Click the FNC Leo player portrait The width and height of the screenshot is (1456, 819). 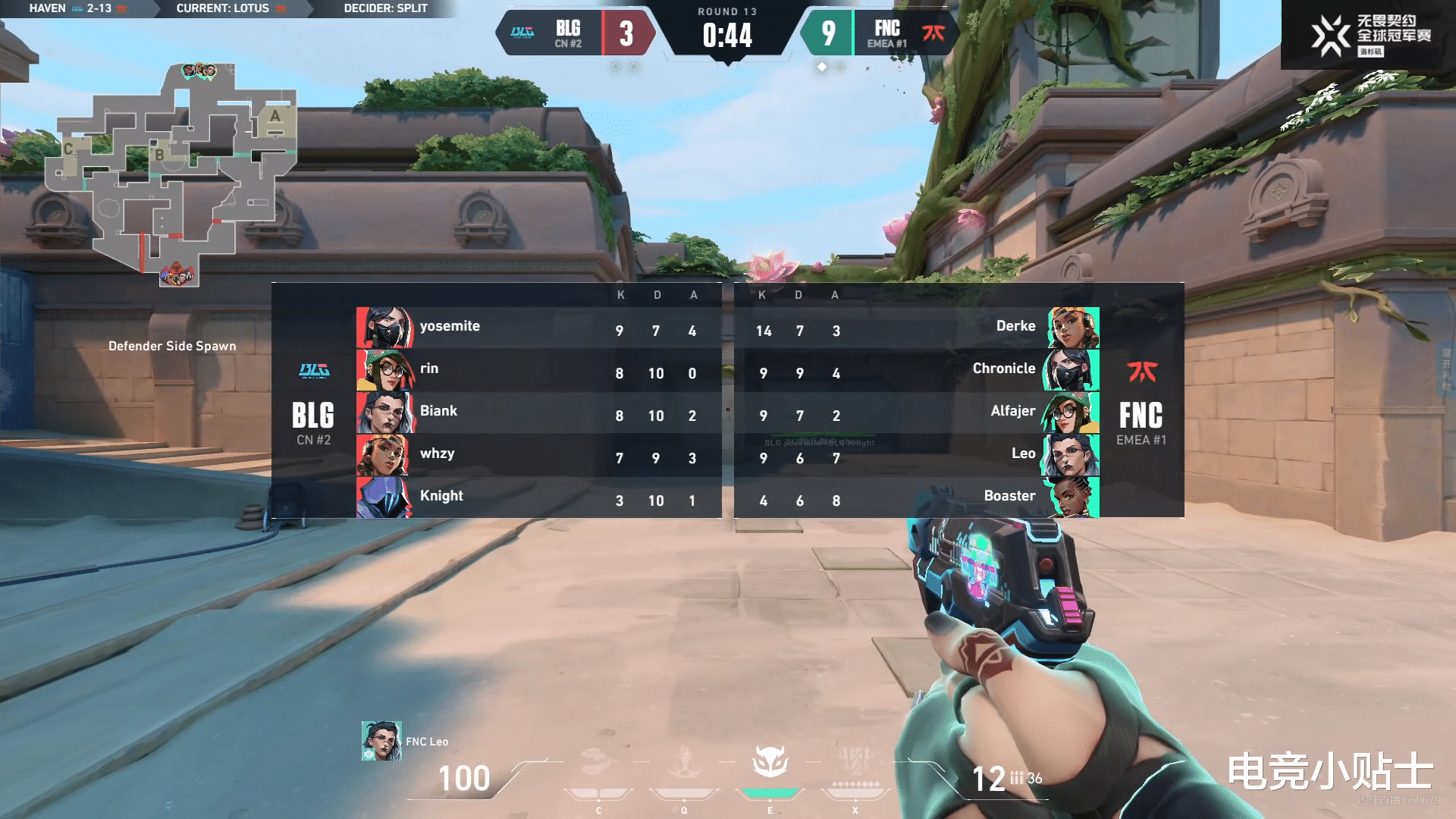coord(381,741)
